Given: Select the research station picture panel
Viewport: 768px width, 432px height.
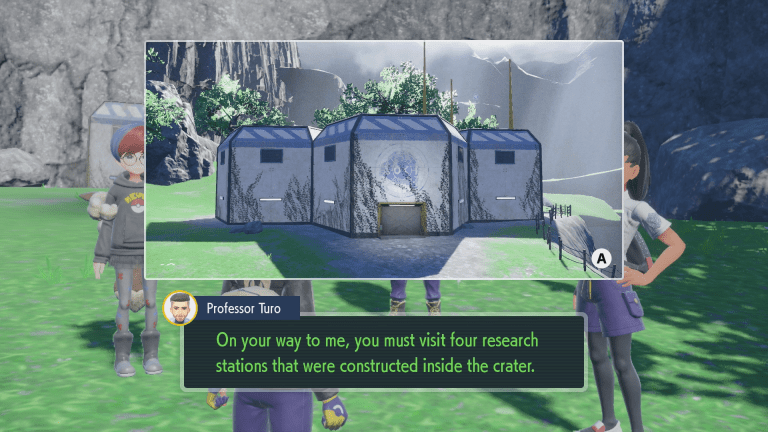Looking at the screenshot, I should coord(383,160).
